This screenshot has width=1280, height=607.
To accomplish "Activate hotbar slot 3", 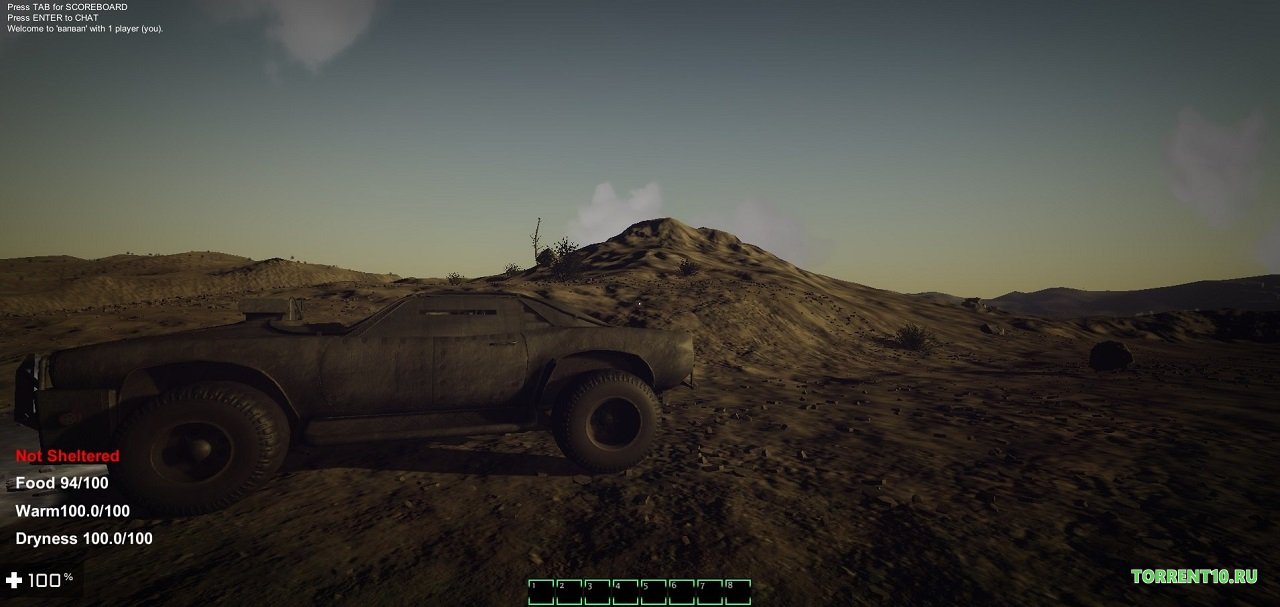I will click(x=597, y=592).
